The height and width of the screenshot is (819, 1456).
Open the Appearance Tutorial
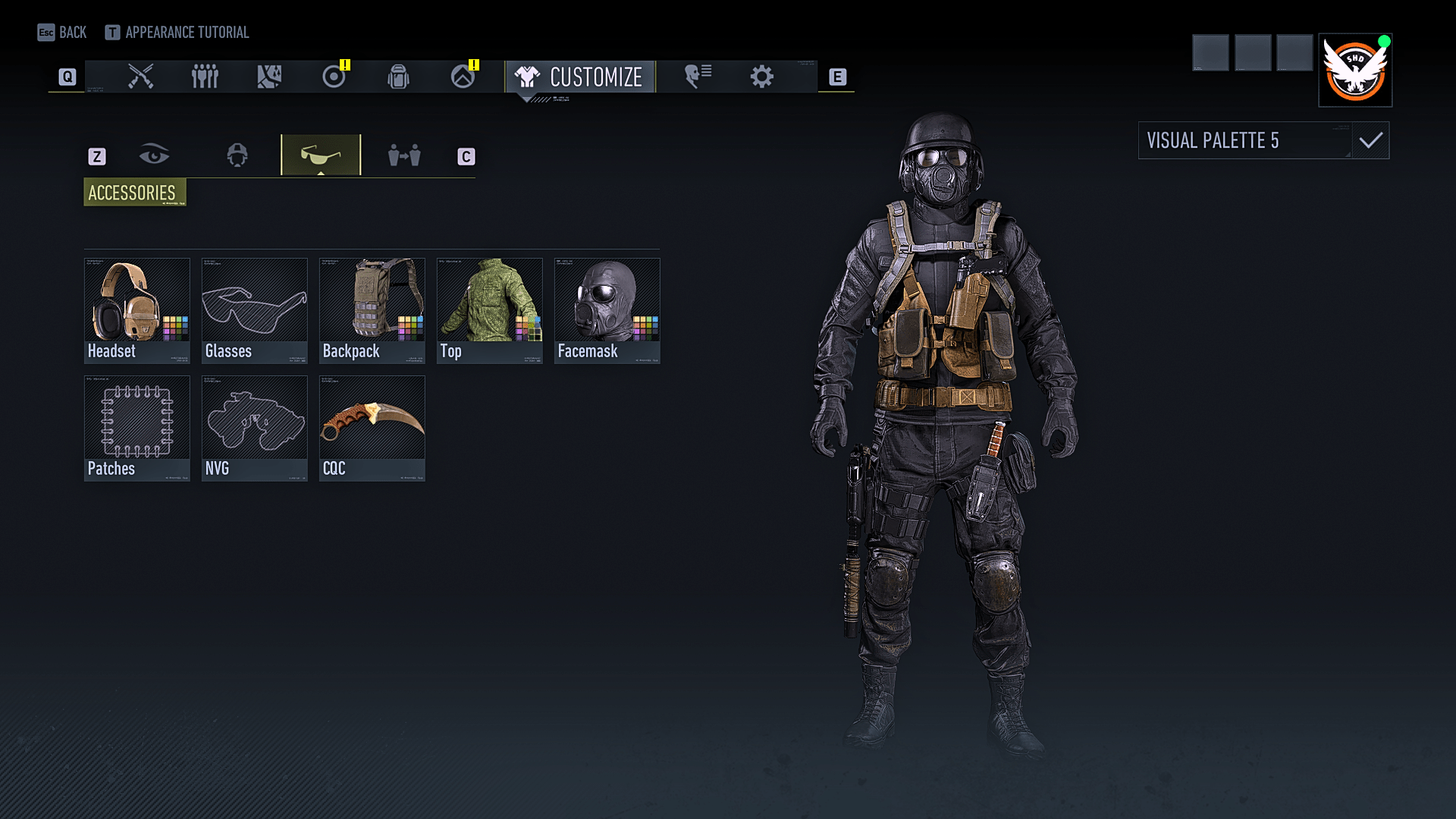(177, 33)
